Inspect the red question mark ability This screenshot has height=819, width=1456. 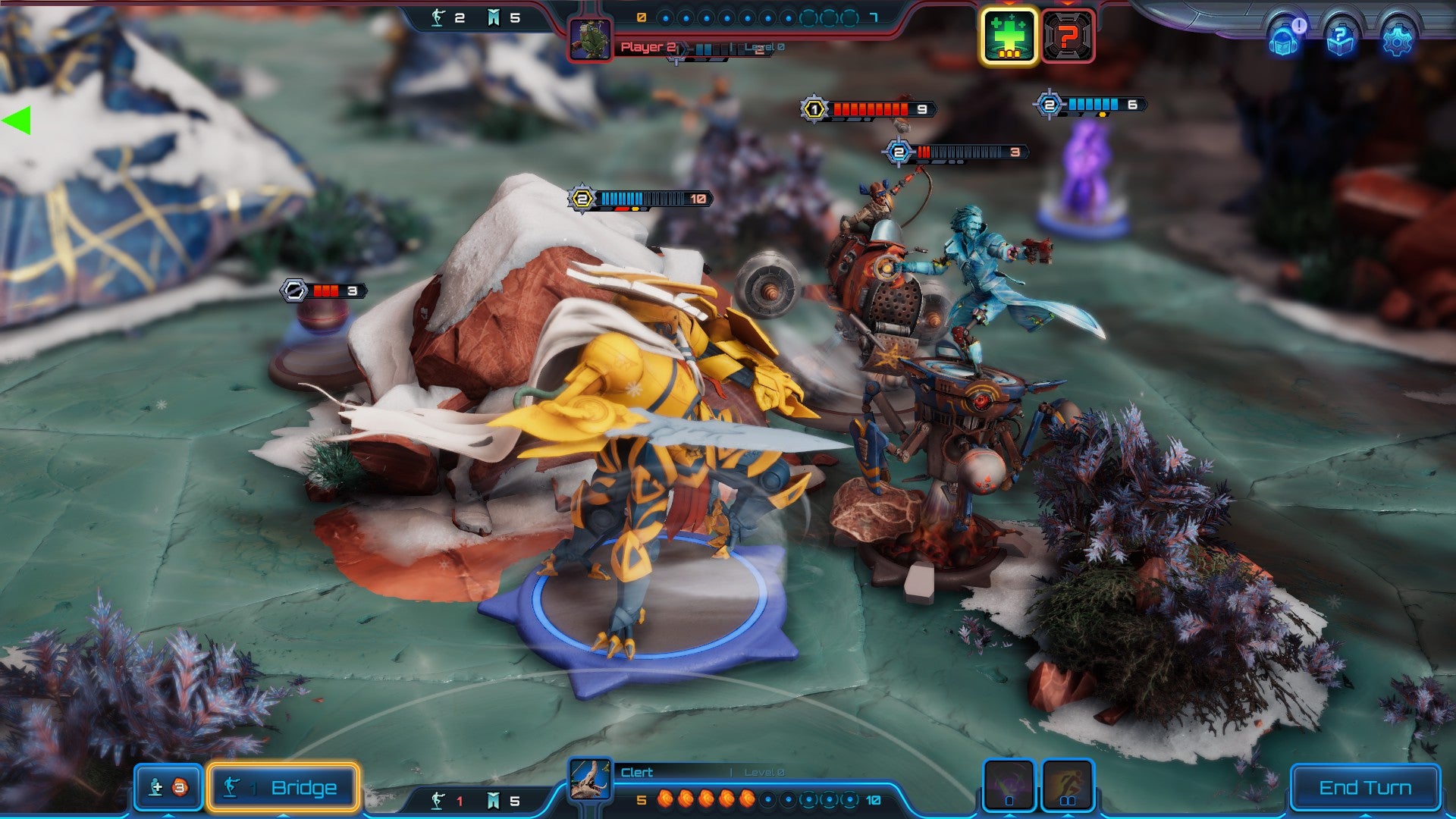(x=1068, y=36)
